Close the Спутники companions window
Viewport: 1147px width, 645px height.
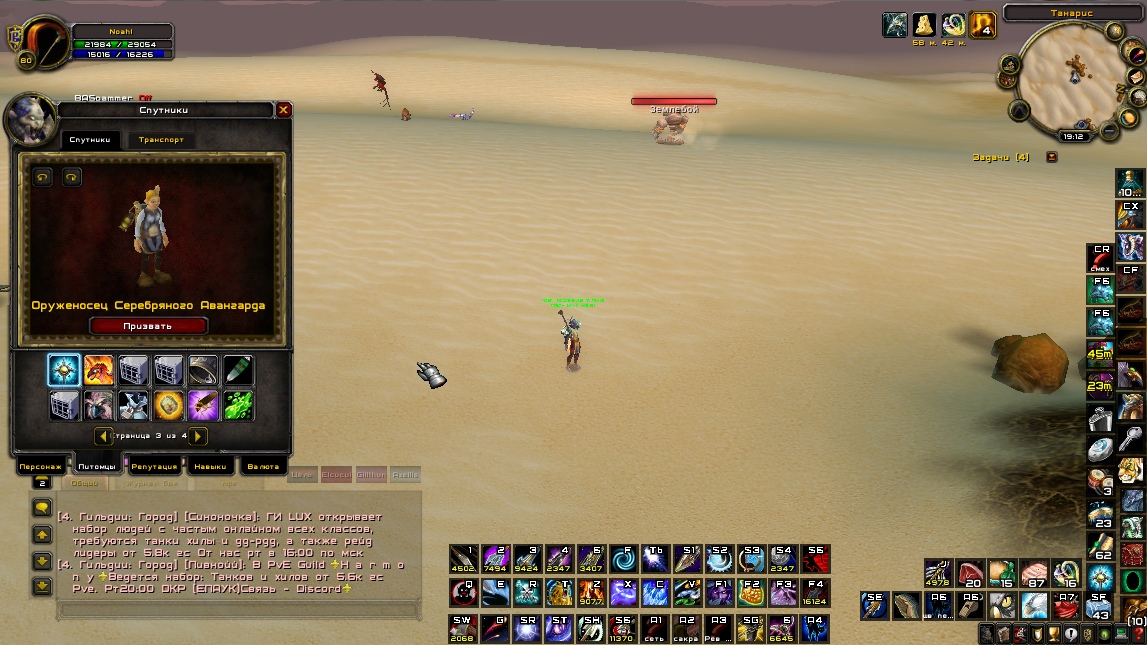pos(284,110)
